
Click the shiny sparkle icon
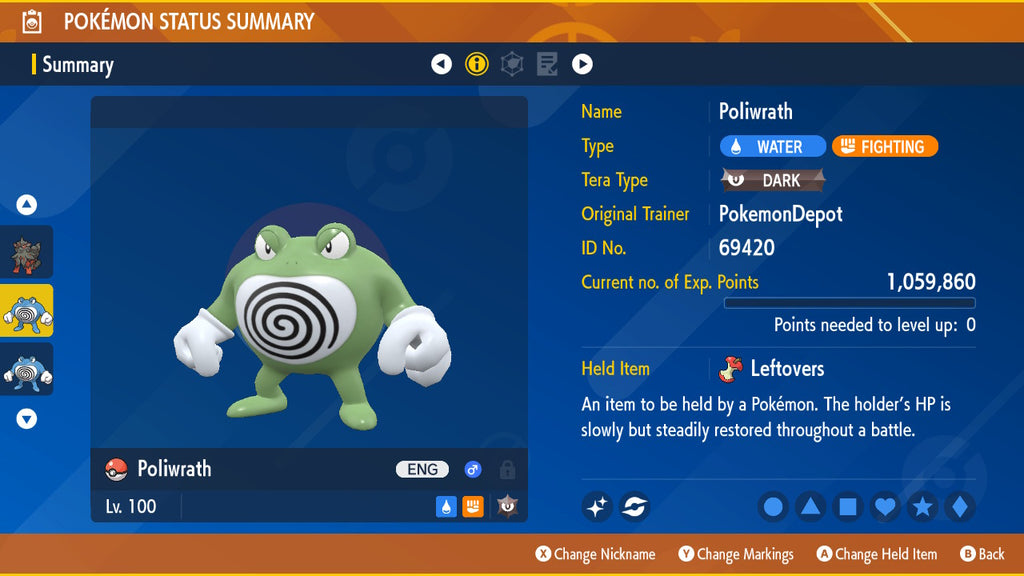tap(597, 507)
